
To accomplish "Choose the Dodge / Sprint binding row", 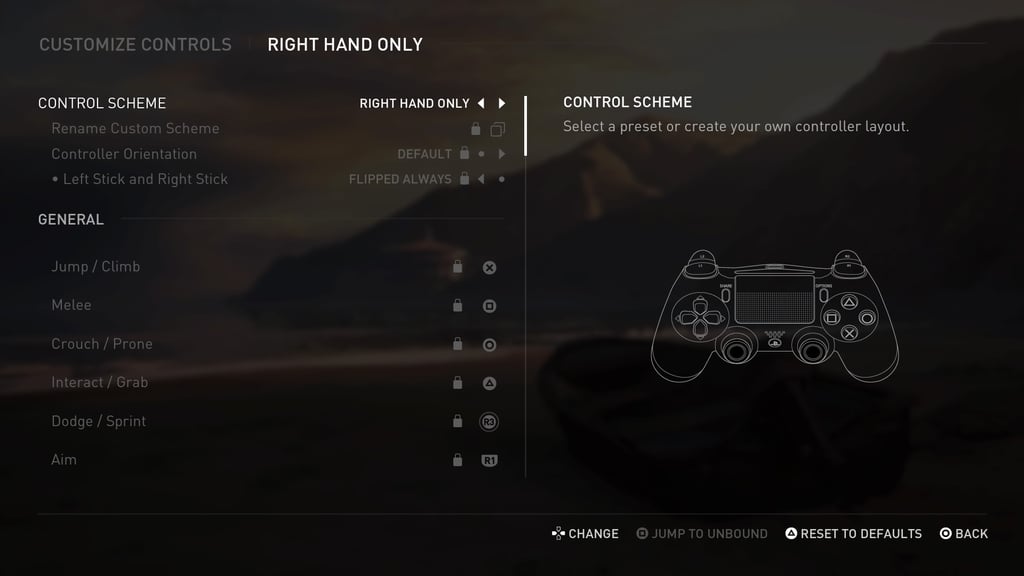I will pos(98,421).
